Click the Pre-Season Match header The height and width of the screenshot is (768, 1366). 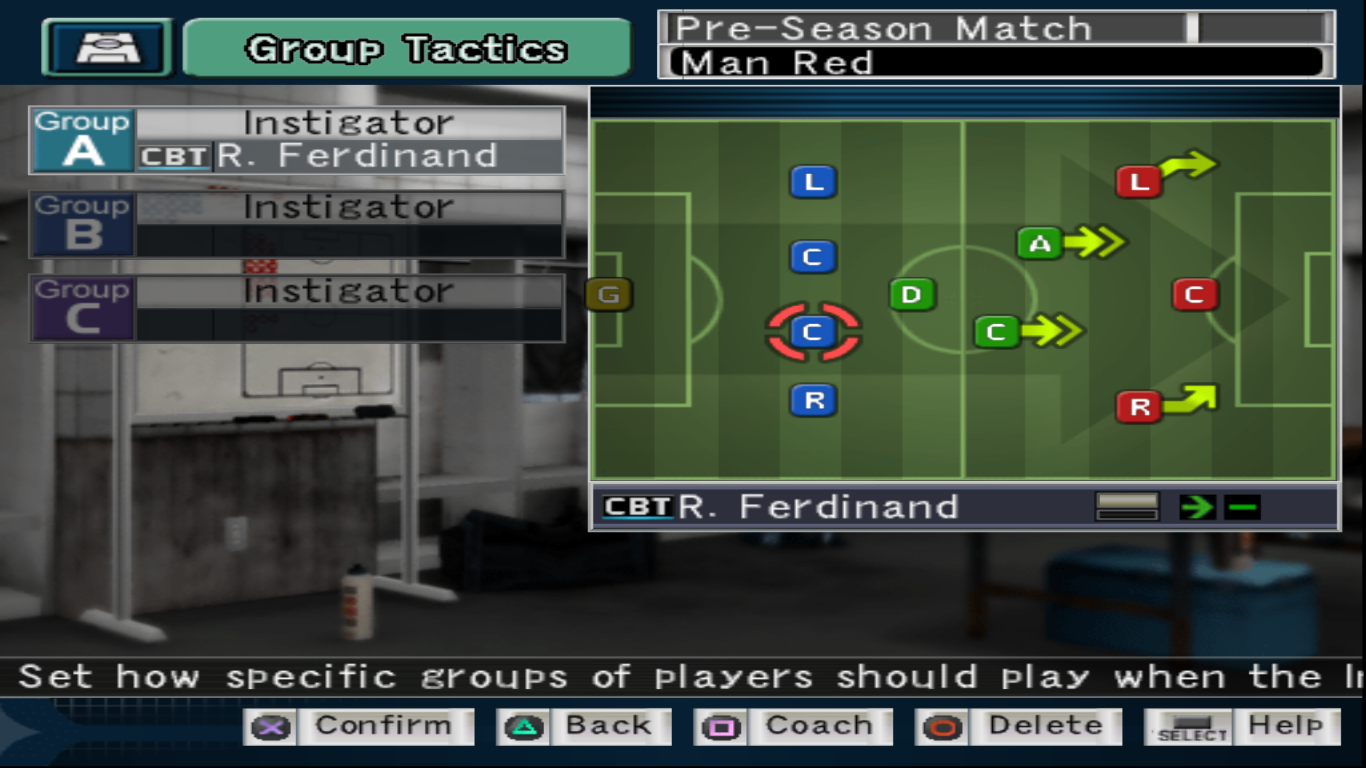pyautogui.click(x=880, y=27)
